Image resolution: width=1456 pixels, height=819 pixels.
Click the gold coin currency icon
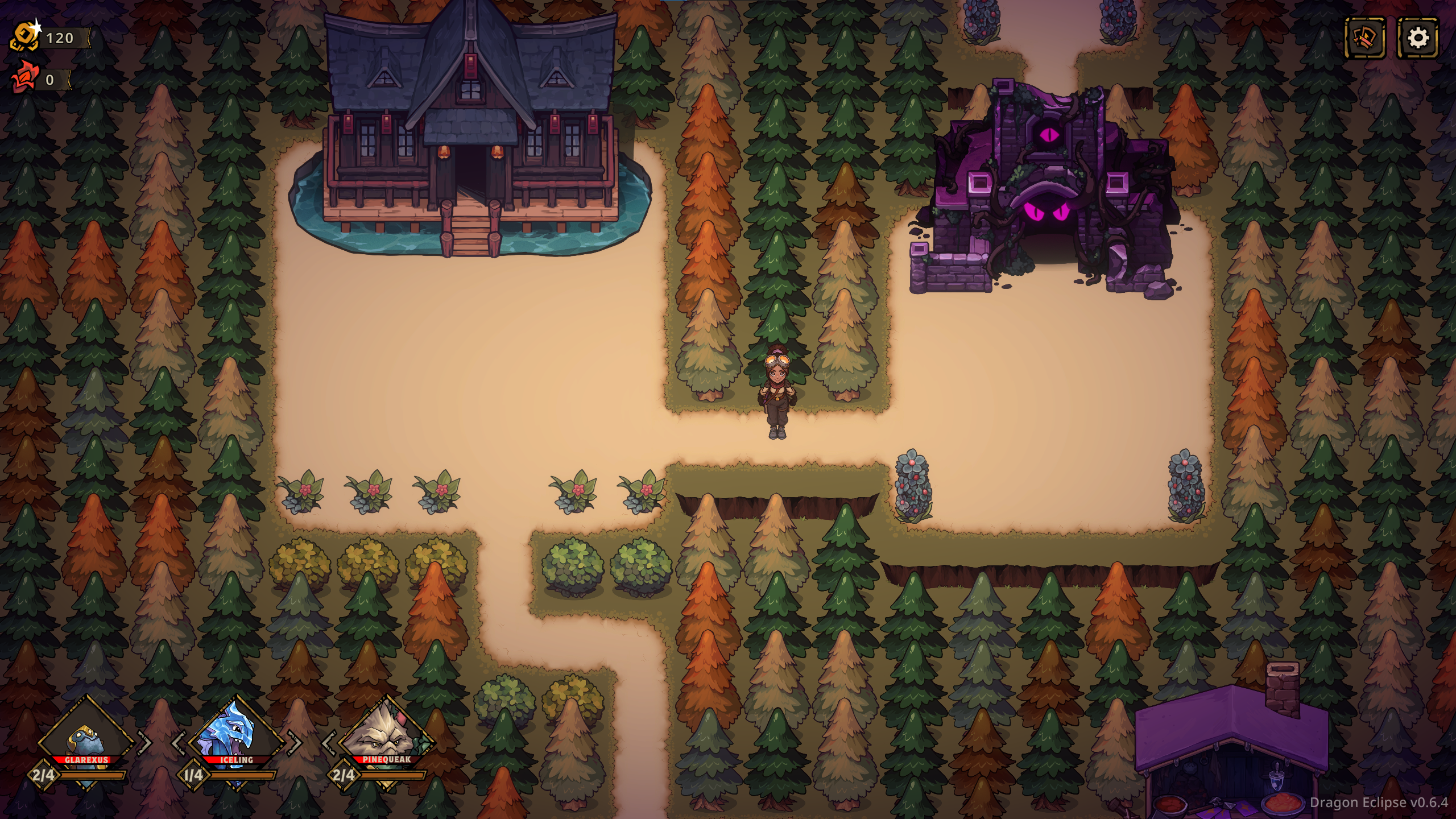(25, 38)
